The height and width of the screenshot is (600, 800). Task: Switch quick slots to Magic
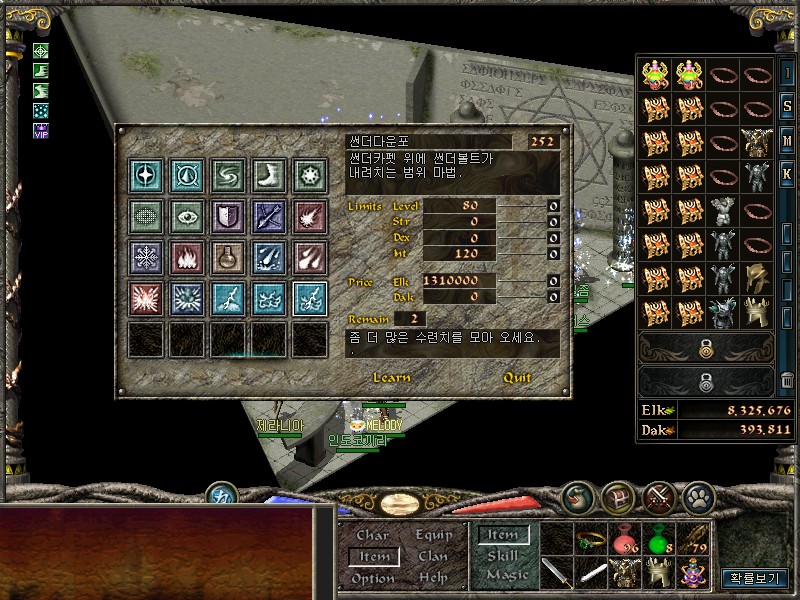[506, 575]
